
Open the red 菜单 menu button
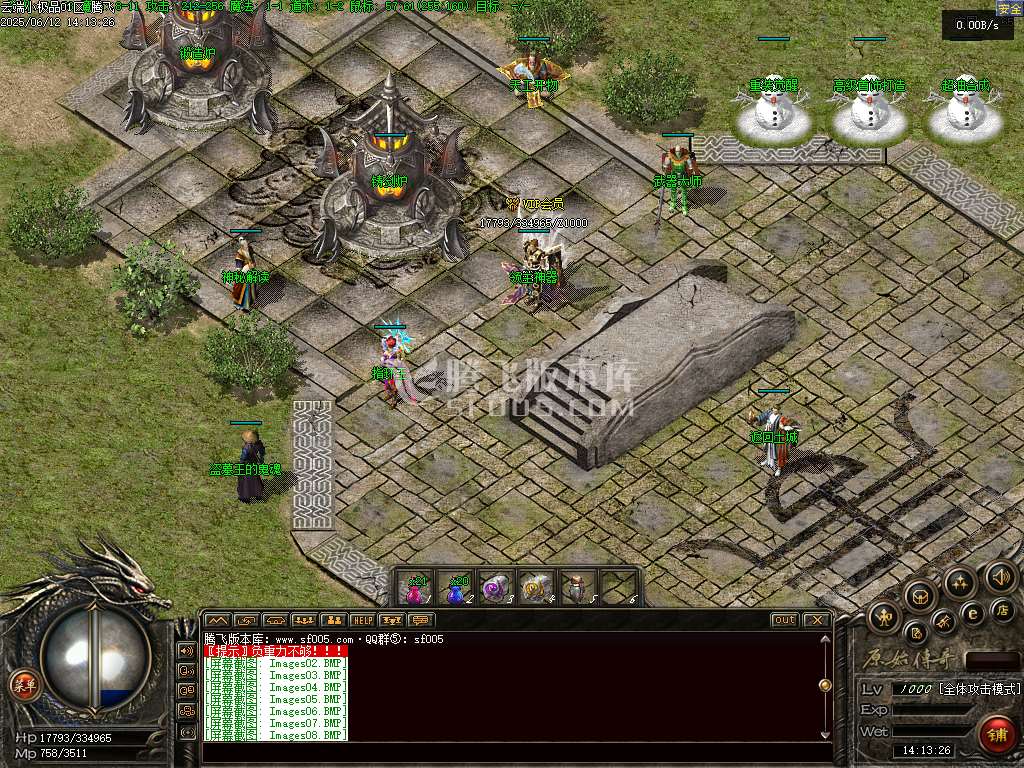(x=20, y=685)
